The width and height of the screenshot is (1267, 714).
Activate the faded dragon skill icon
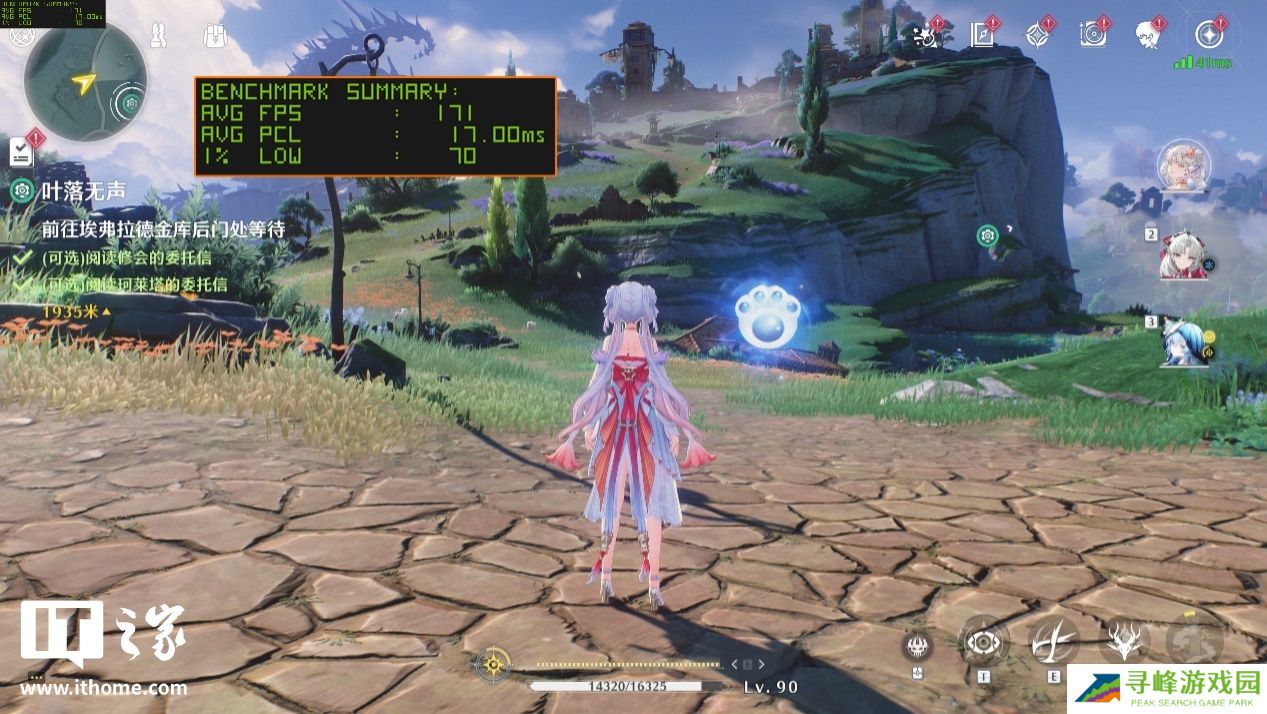pos(1194,640)
